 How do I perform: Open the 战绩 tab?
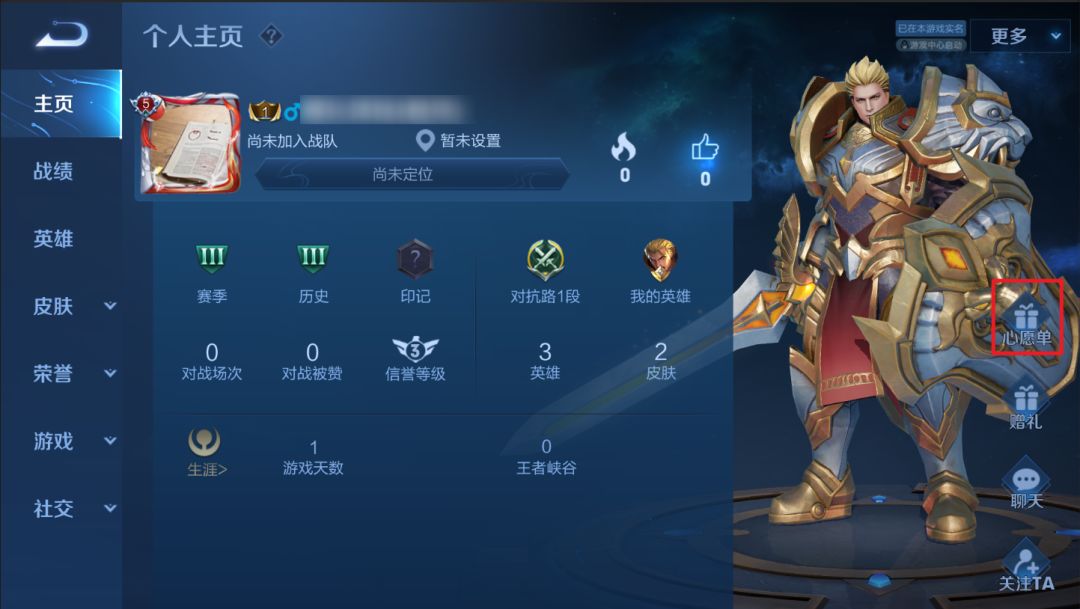pyautogui.click(x=54, y=171)
